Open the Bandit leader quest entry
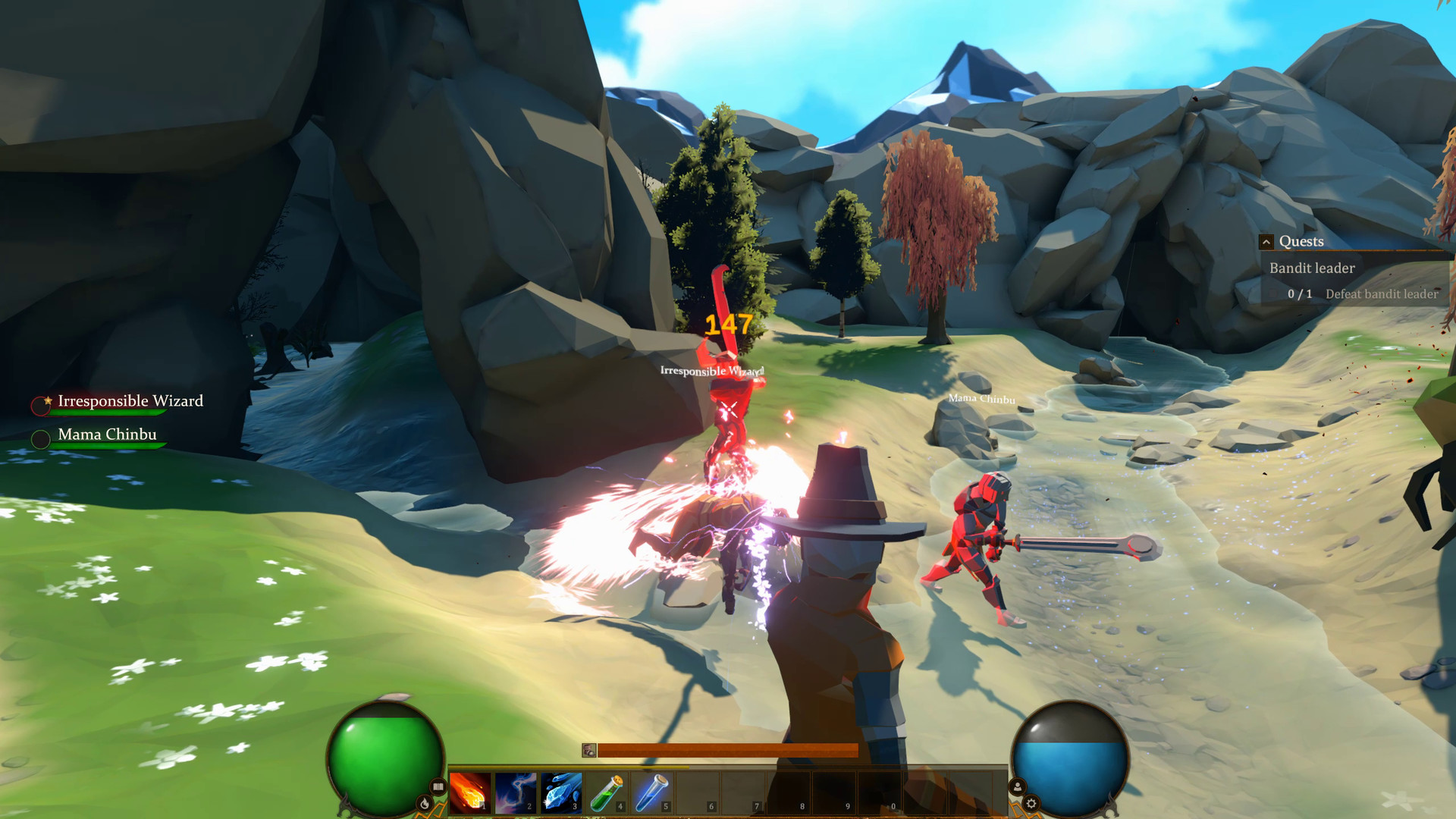Image resolution: width=1456 pixels, height=819 pixels. click(x=1312, y=268)
